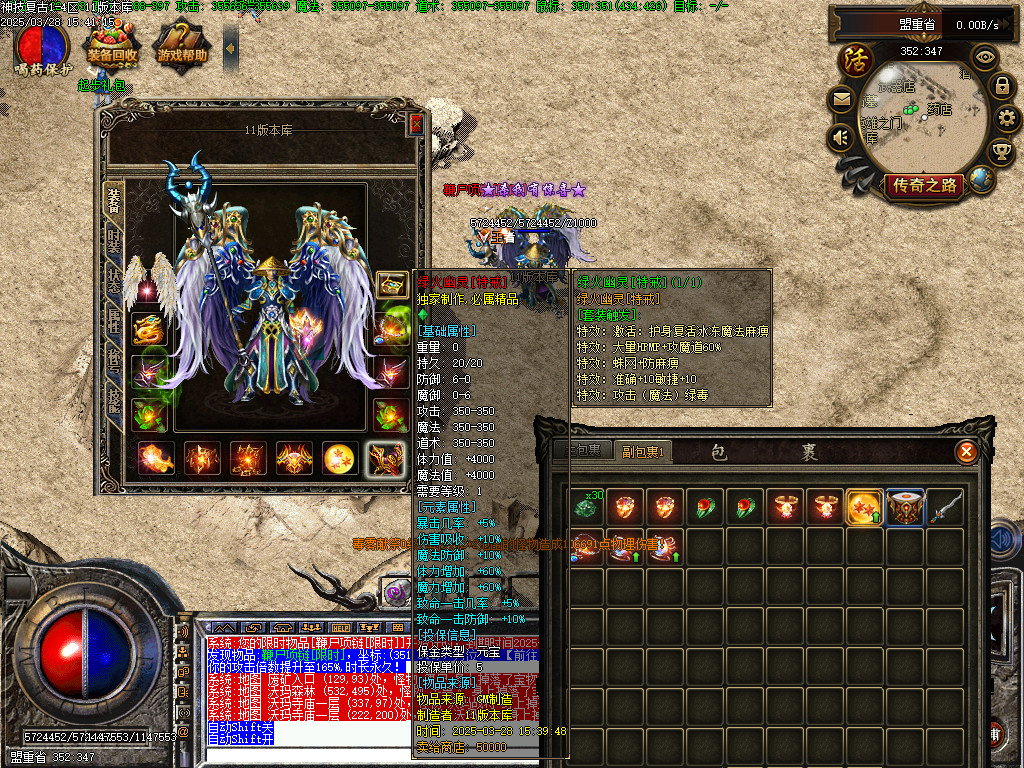This screenshot has height=768, width=1024.
Task: Close the 11版本库 character equipment window
Action: tap(416, 124)
